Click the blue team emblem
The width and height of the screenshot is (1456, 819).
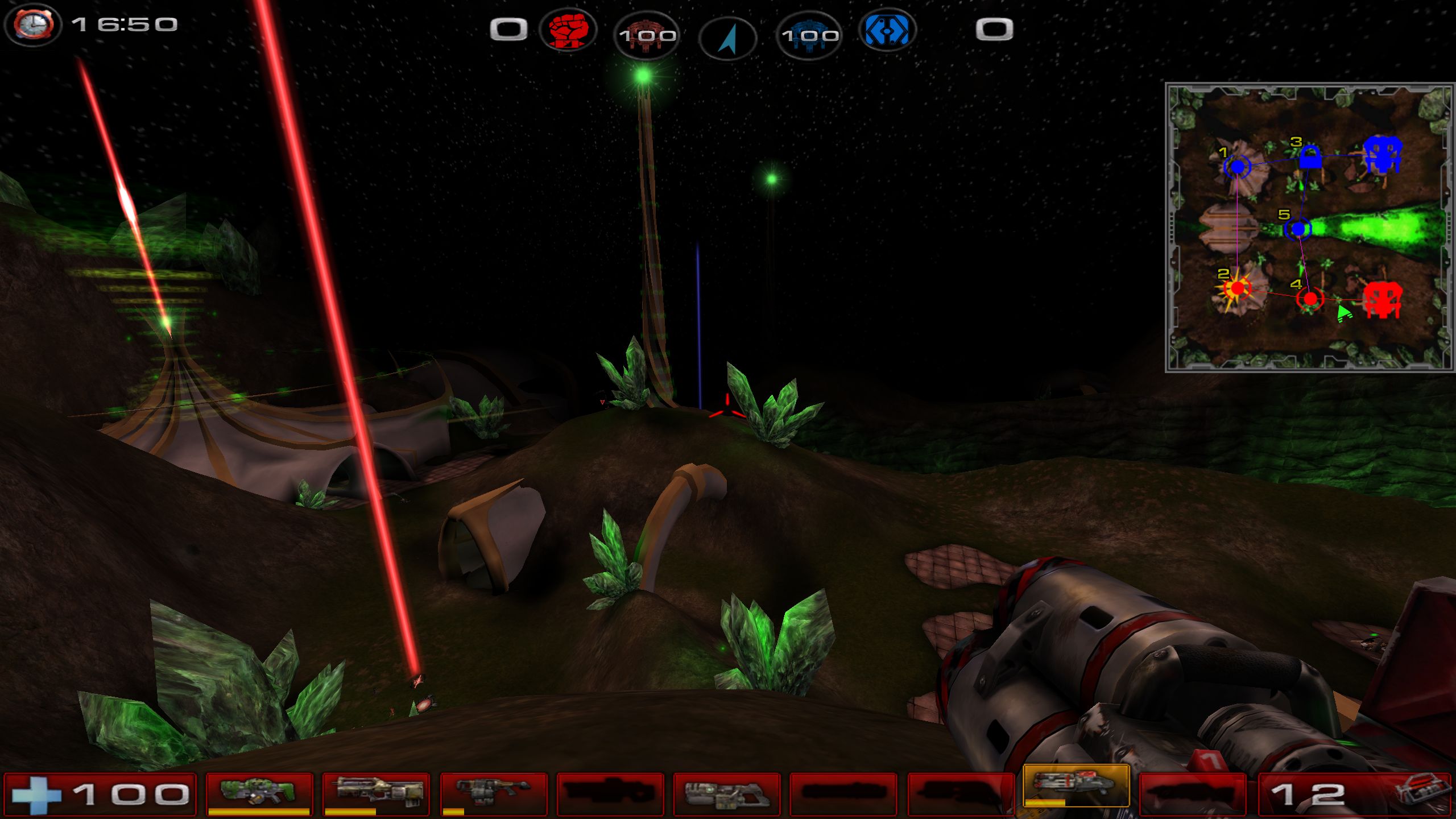click(x=886, y=30)
